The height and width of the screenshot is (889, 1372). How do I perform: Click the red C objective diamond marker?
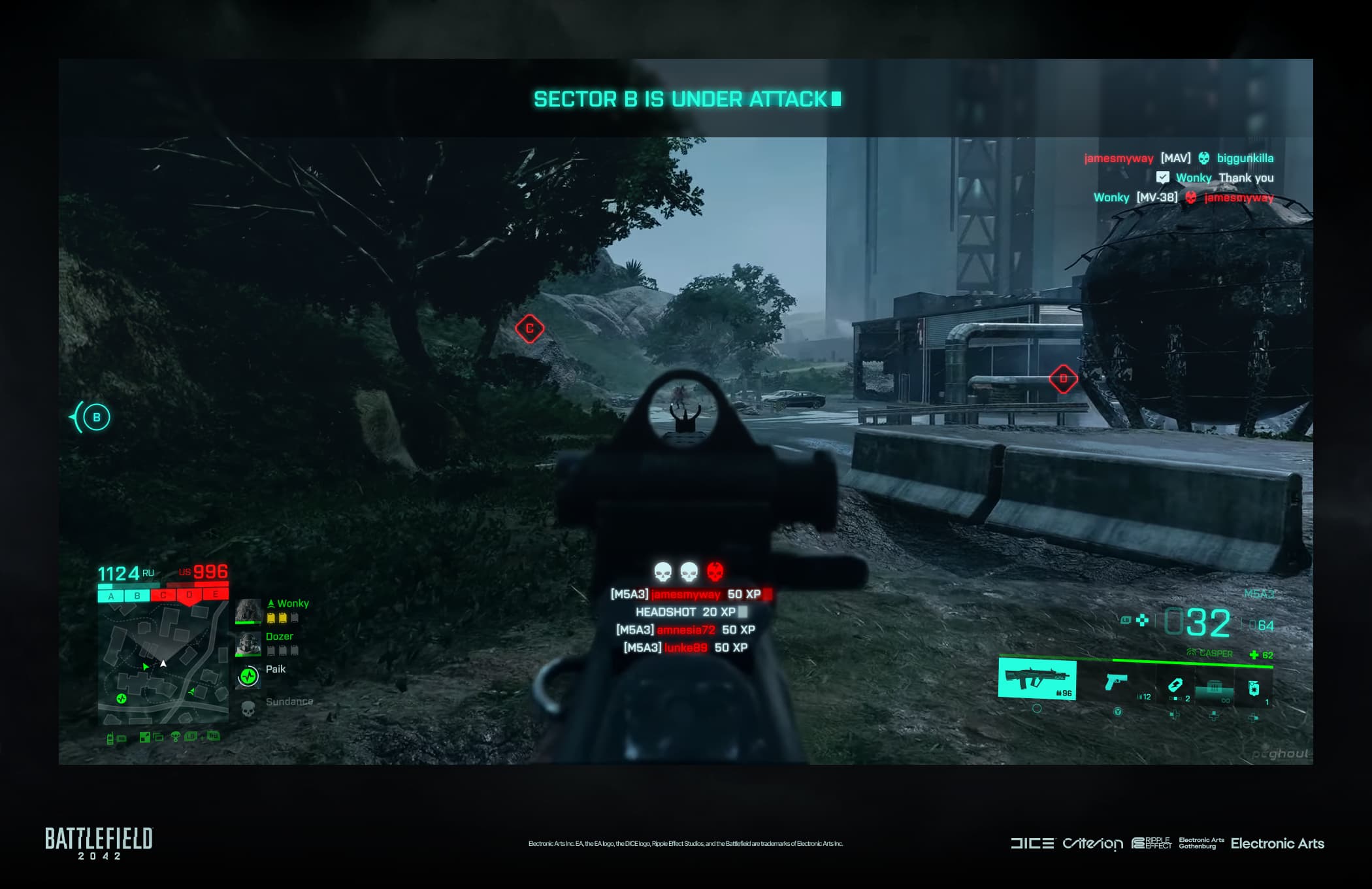(529, 328)
